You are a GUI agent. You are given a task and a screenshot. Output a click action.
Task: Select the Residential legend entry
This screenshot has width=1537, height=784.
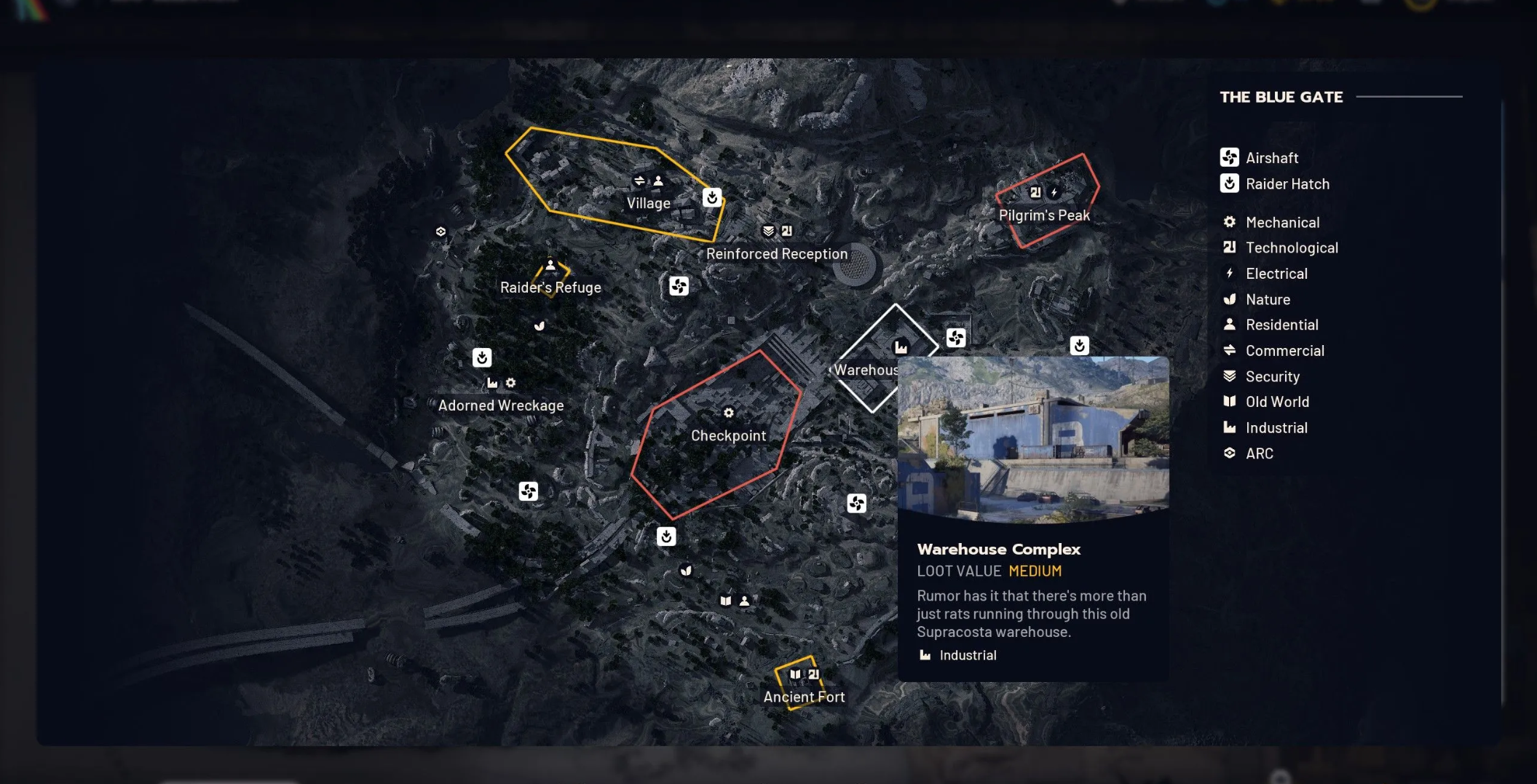tap(1281, 325)
